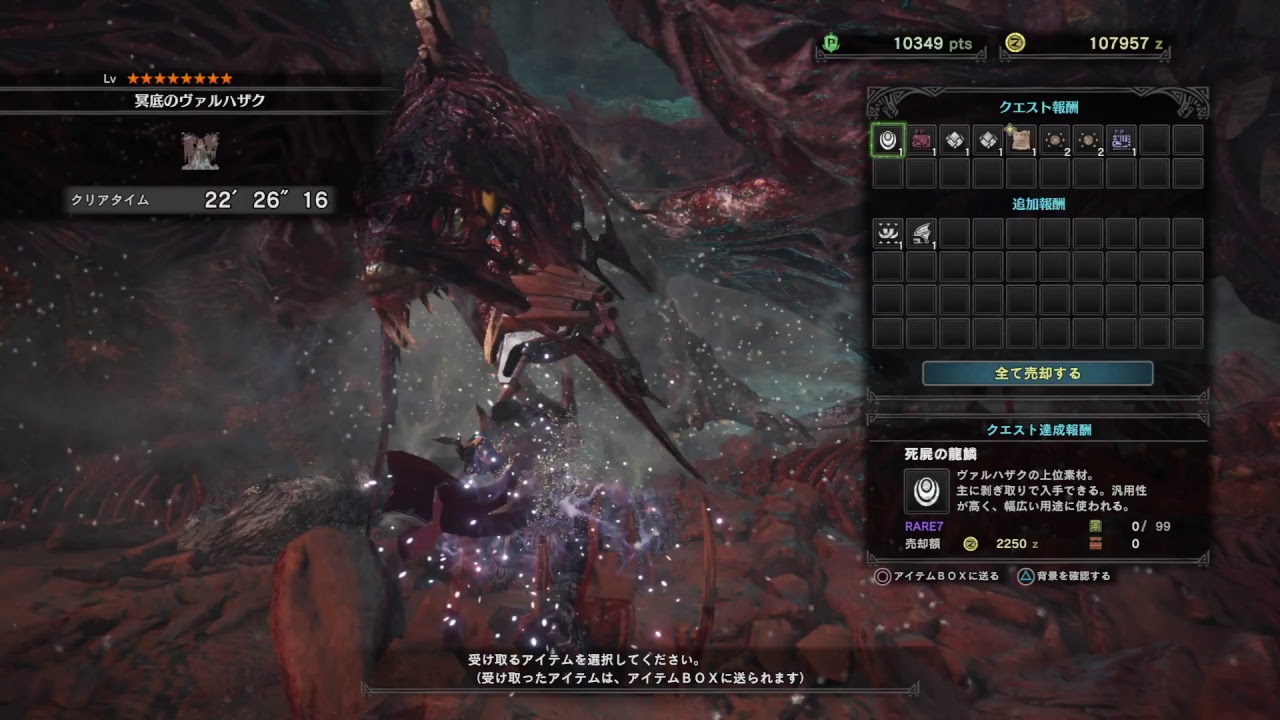Select the first bonus reward with fanged icon
This screenshot has width=1280, height=720.
(888, 233)
